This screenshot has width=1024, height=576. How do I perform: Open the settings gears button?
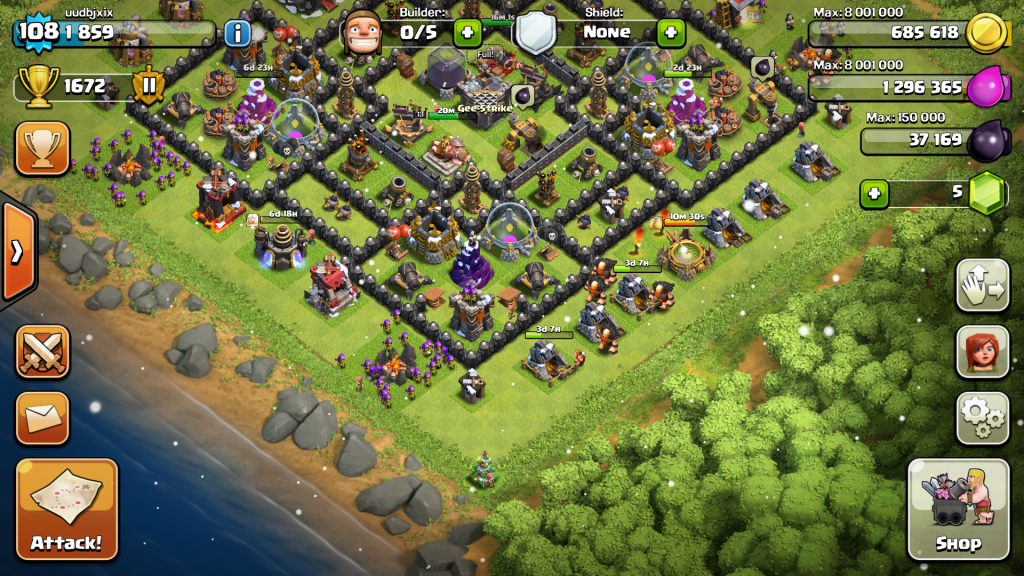(x=982, y=417)
